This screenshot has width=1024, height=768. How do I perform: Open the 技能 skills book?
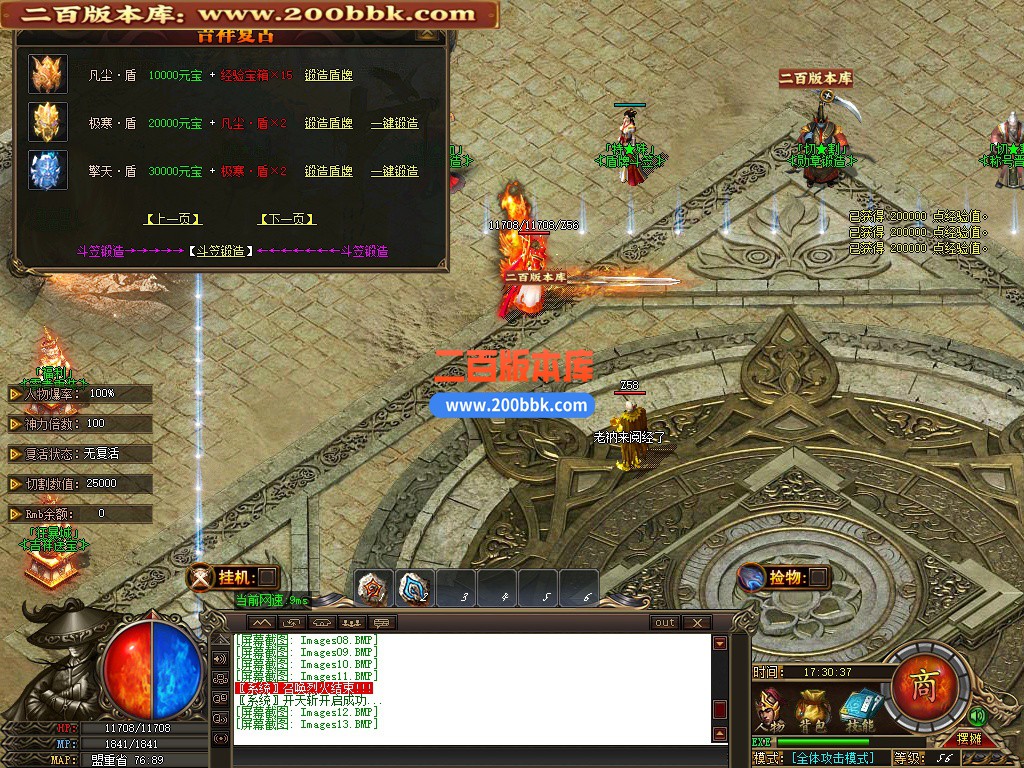858,706
